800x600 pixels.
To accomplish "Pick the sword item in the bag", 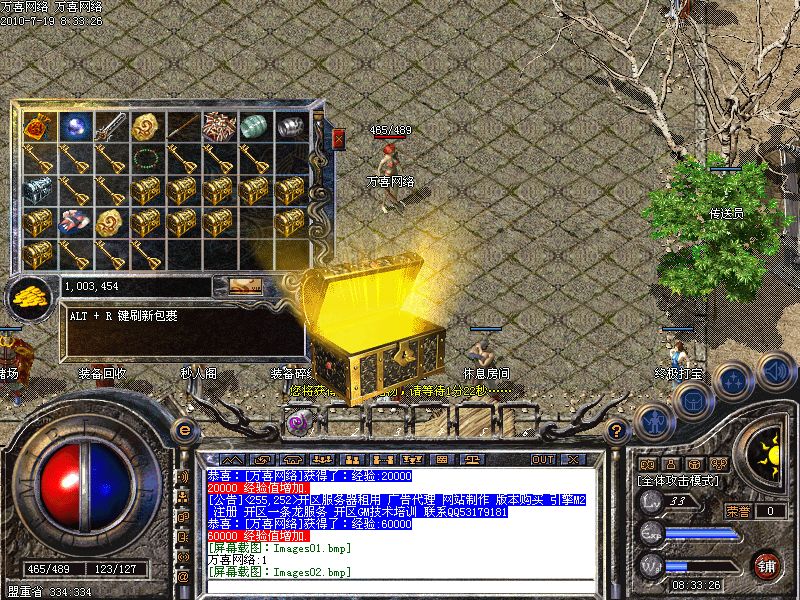I will click(x=110, y=127).
